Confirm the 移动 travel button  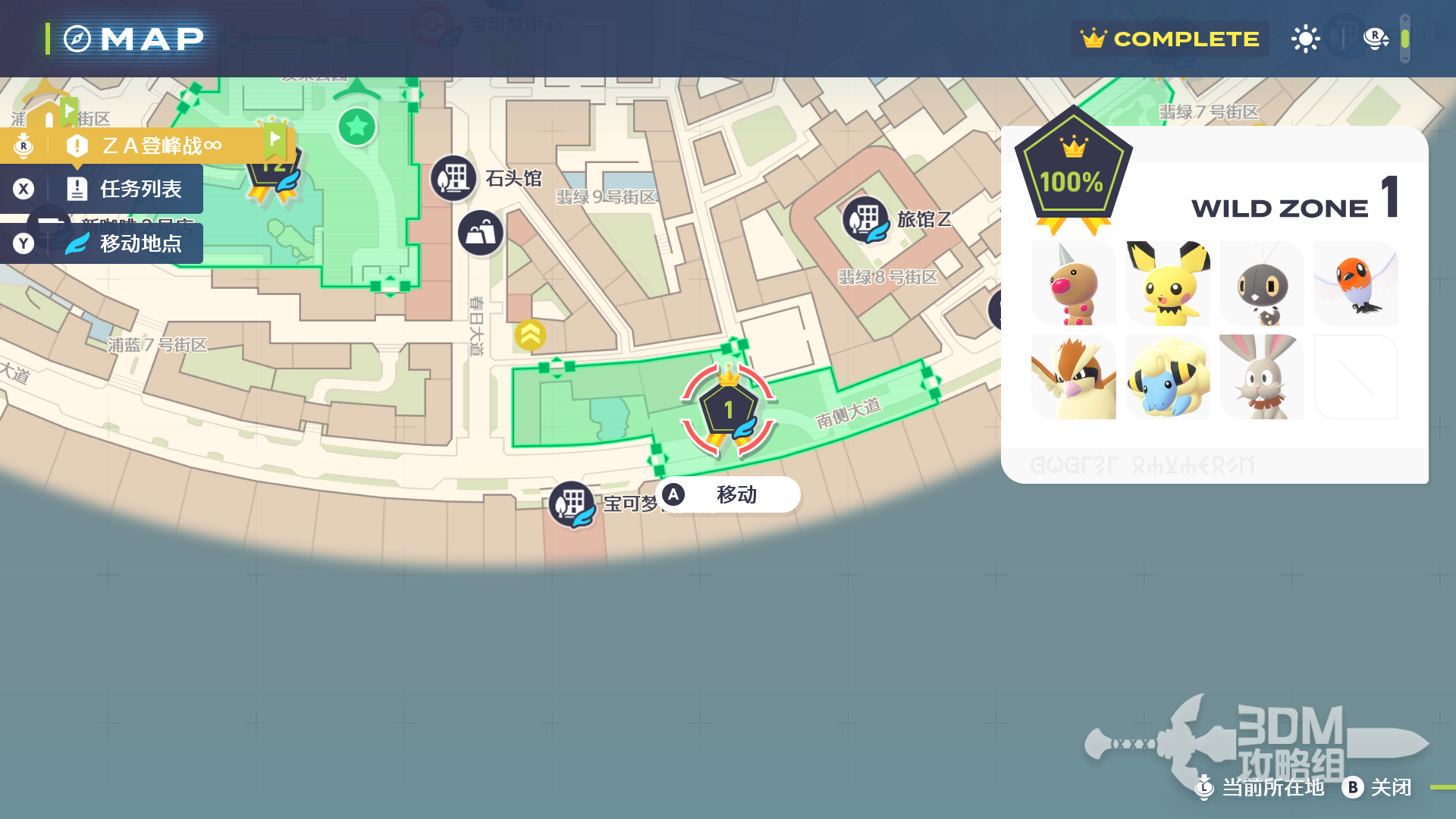click(728, 494)
